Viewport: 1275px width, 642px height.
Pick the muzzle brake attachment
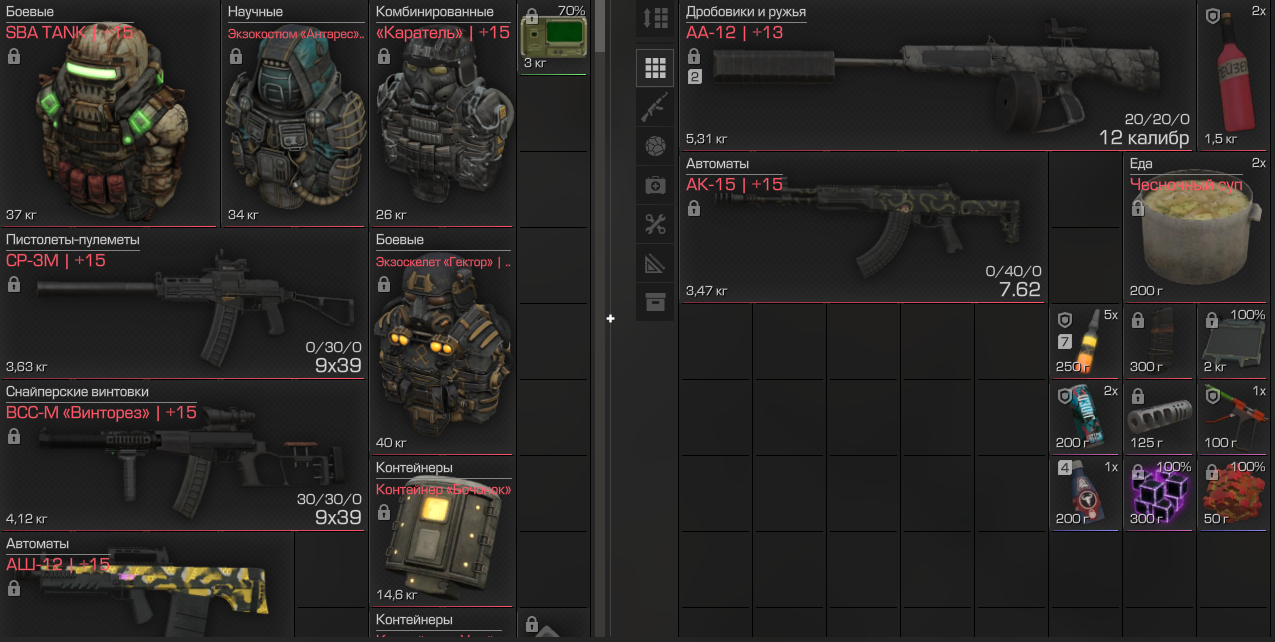coord(1160,416)
